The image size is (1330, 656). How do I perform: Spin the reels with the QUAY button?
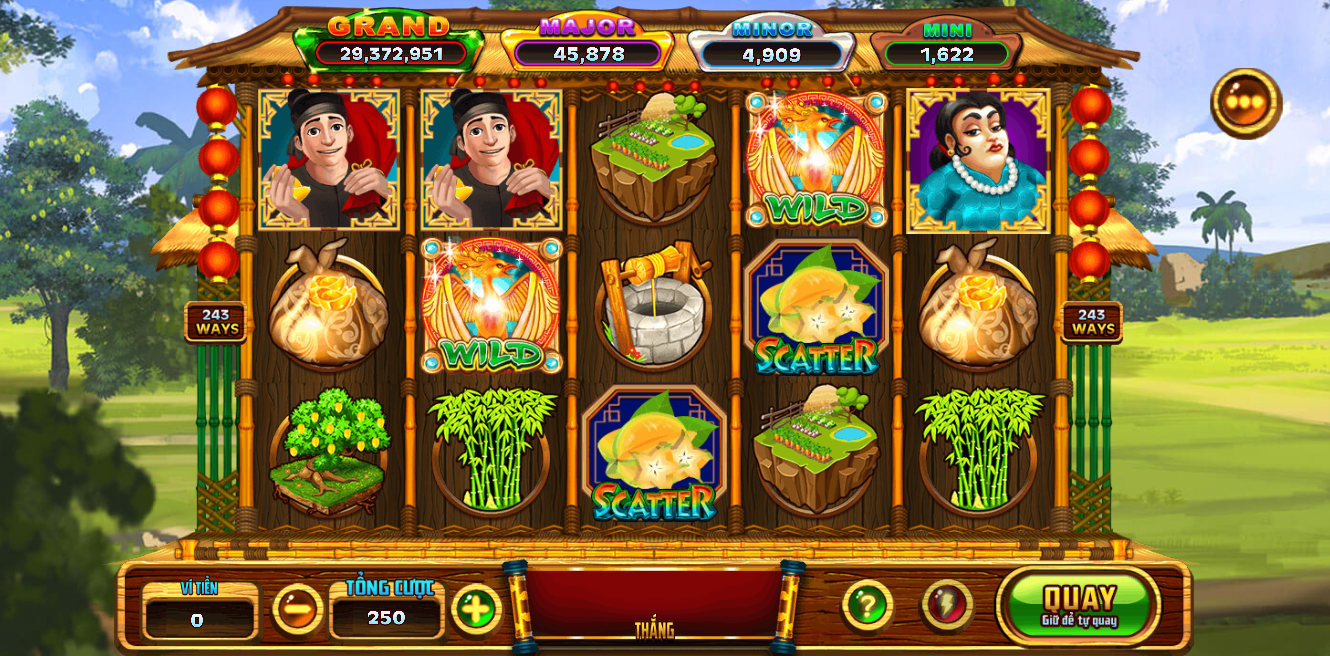(x=1079, y=605)
